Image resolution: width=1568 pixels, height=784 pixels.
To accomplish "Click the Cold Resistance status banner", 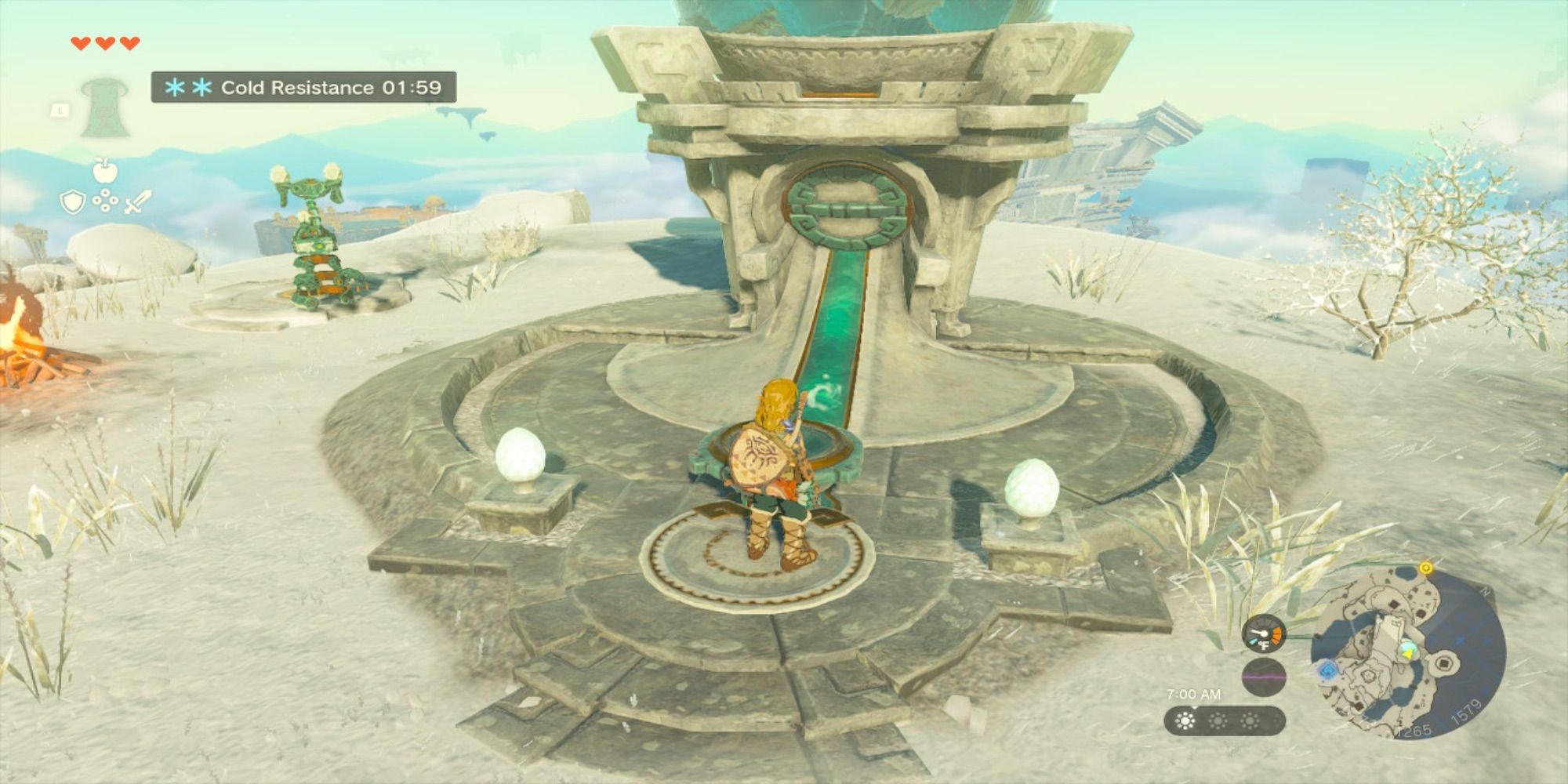I will [x=303, y=87].
